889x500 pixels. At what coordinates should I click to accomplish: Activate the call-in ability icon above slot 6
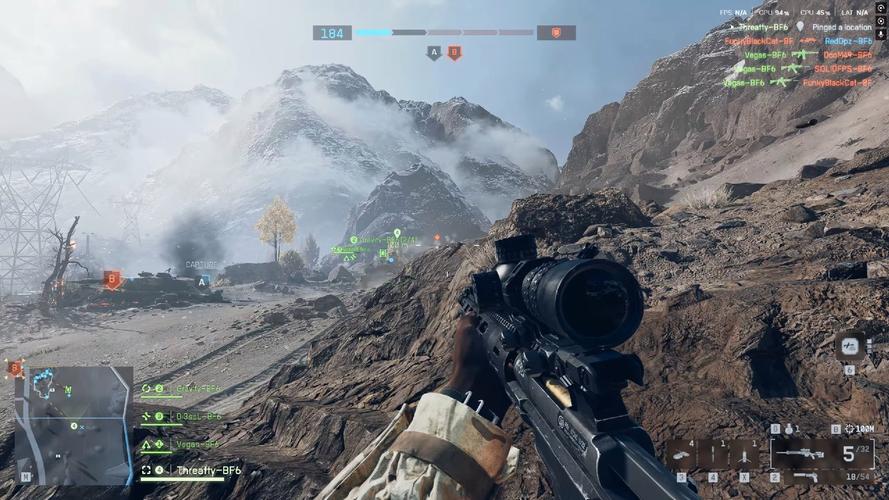849,346
